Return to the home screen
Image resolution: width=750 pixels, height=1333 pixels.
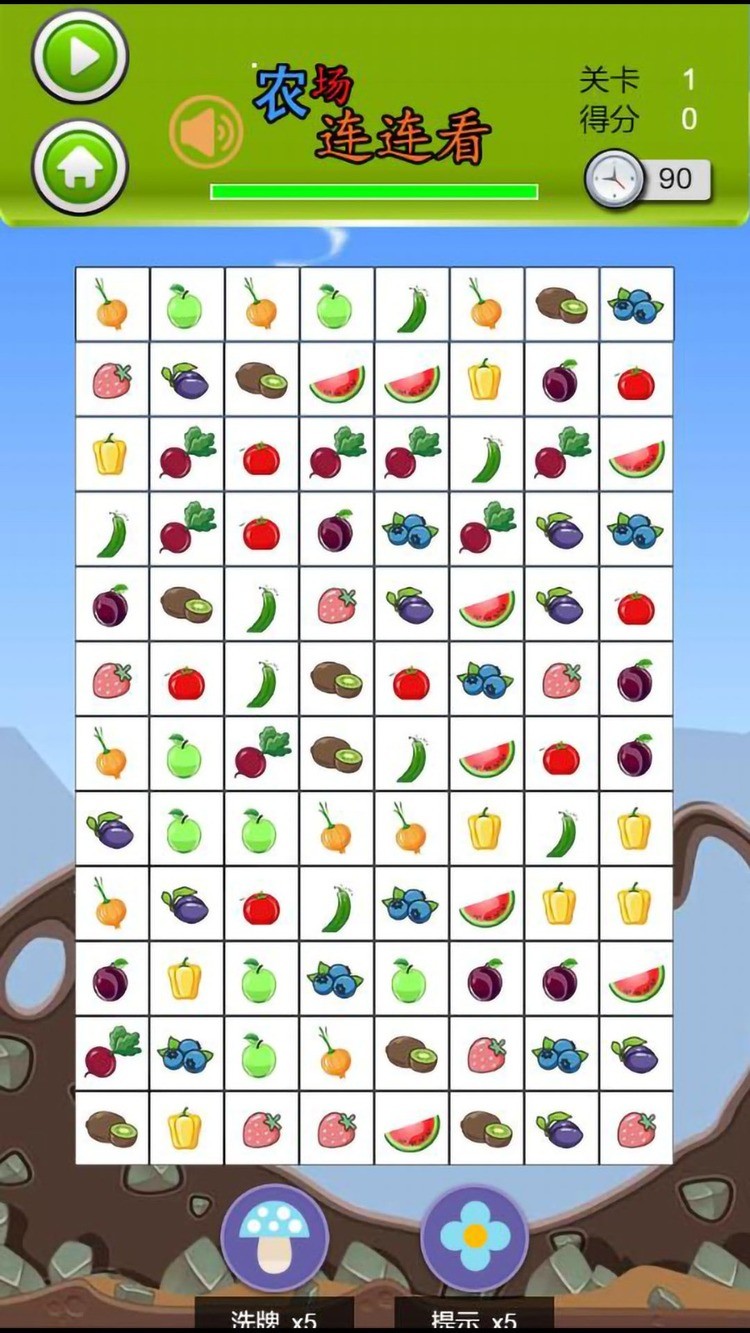click(80, 167)
